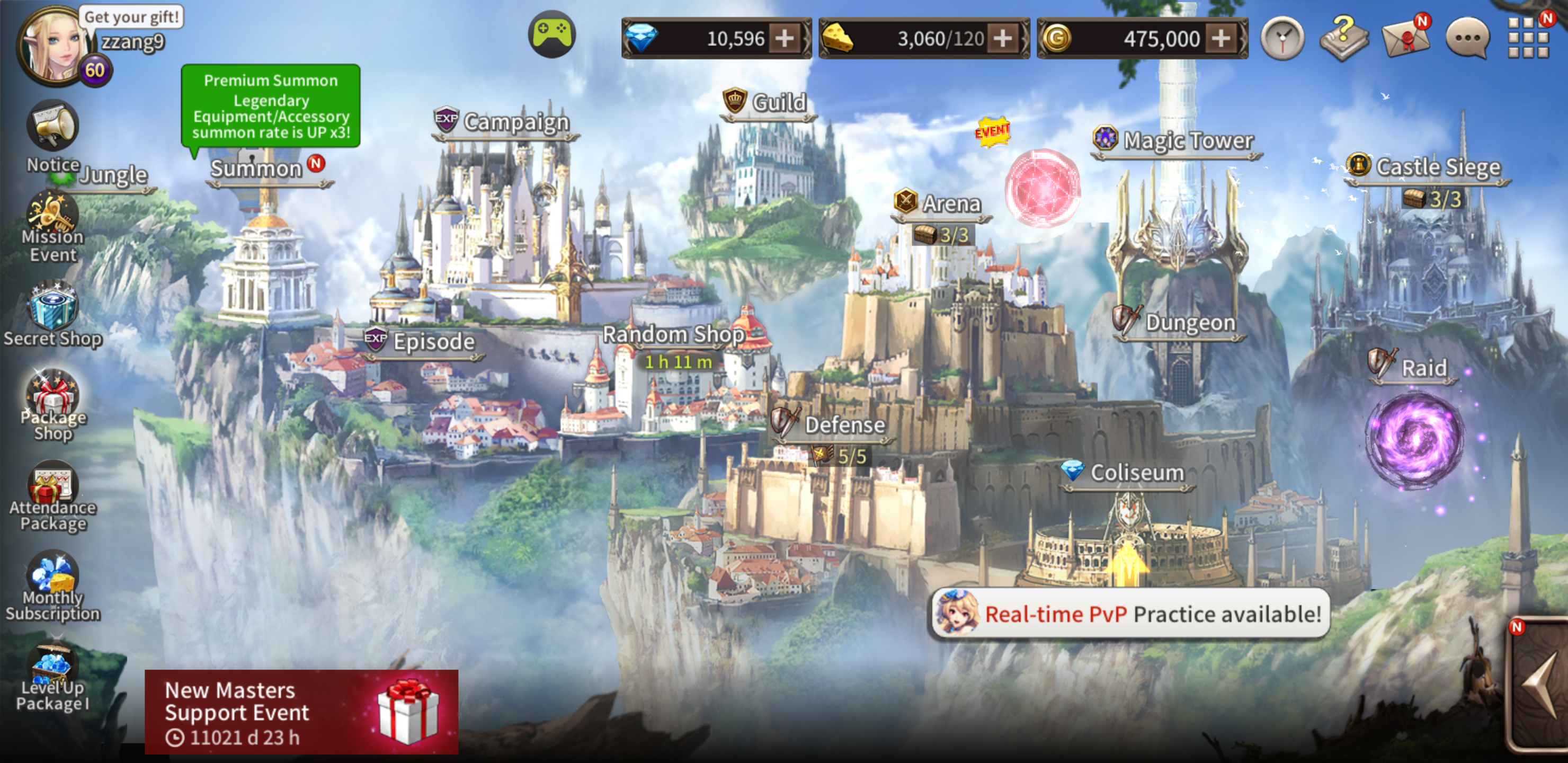Show the grid main menu
Screen dimensions: 1568x763
point(1528,38)
